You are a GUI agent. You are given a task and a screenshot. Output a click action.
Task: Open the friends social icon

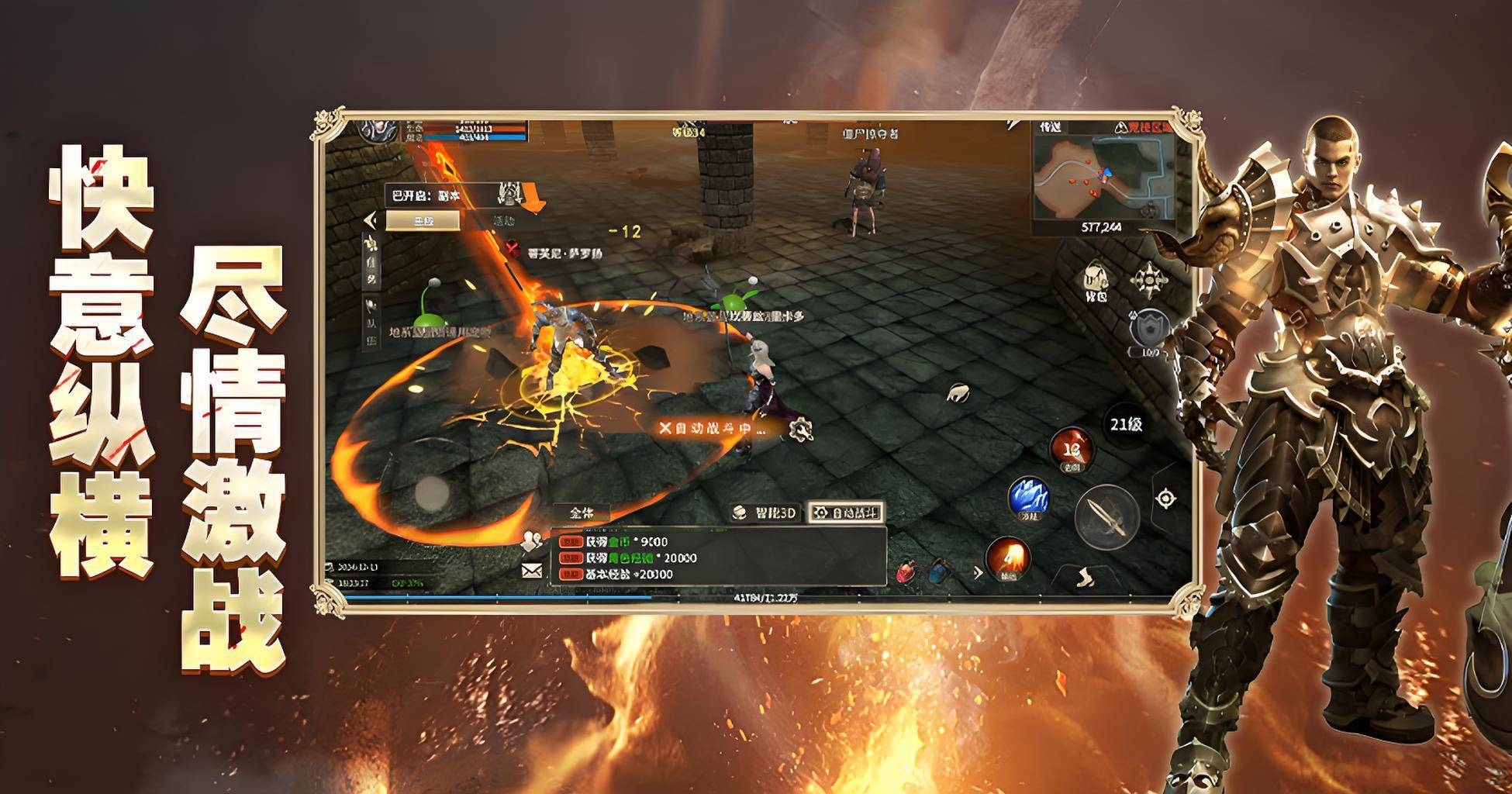pyautogui.click(x=532, y=540)
